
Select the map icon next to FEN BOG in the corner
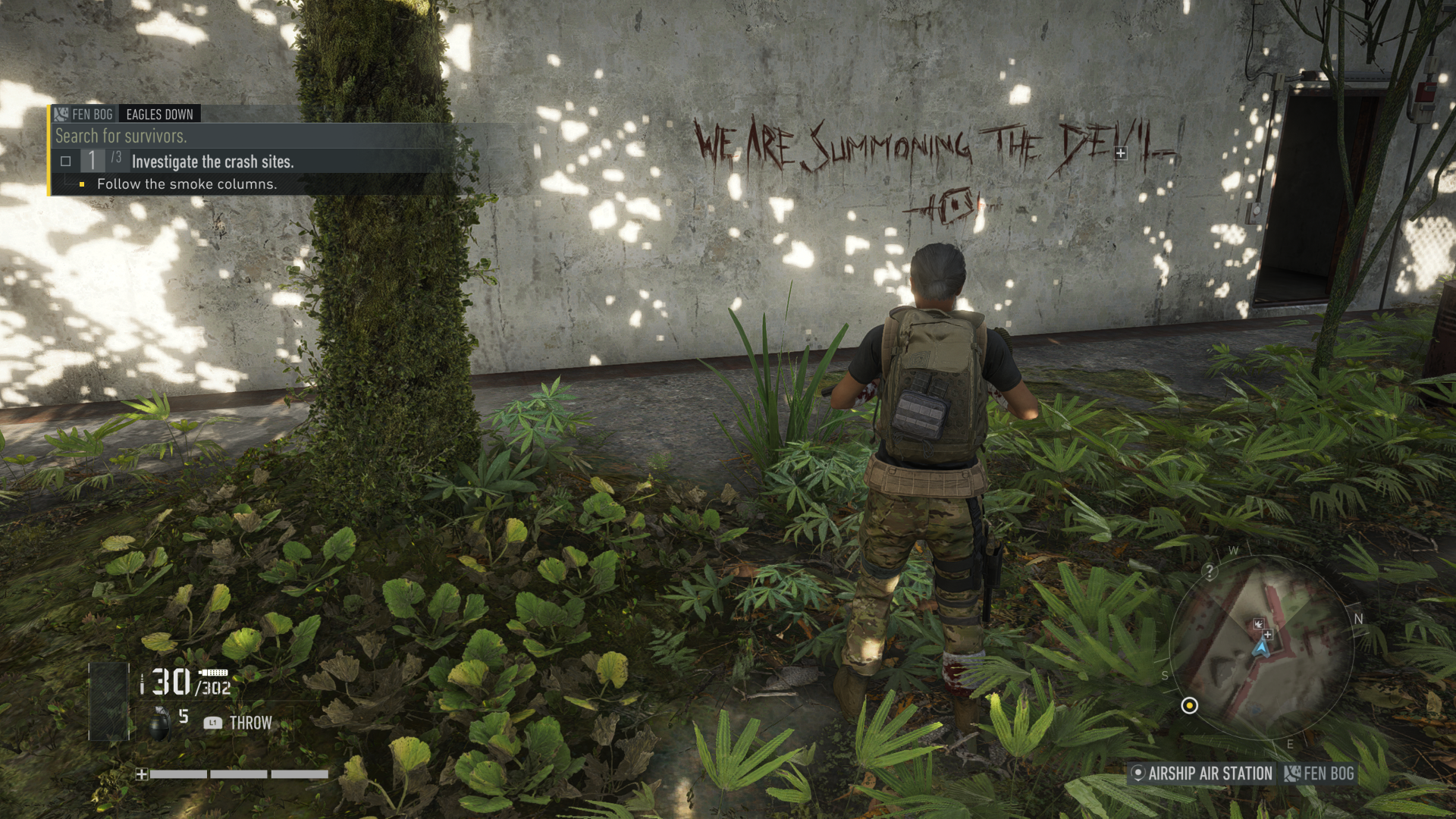point(1293,773)
